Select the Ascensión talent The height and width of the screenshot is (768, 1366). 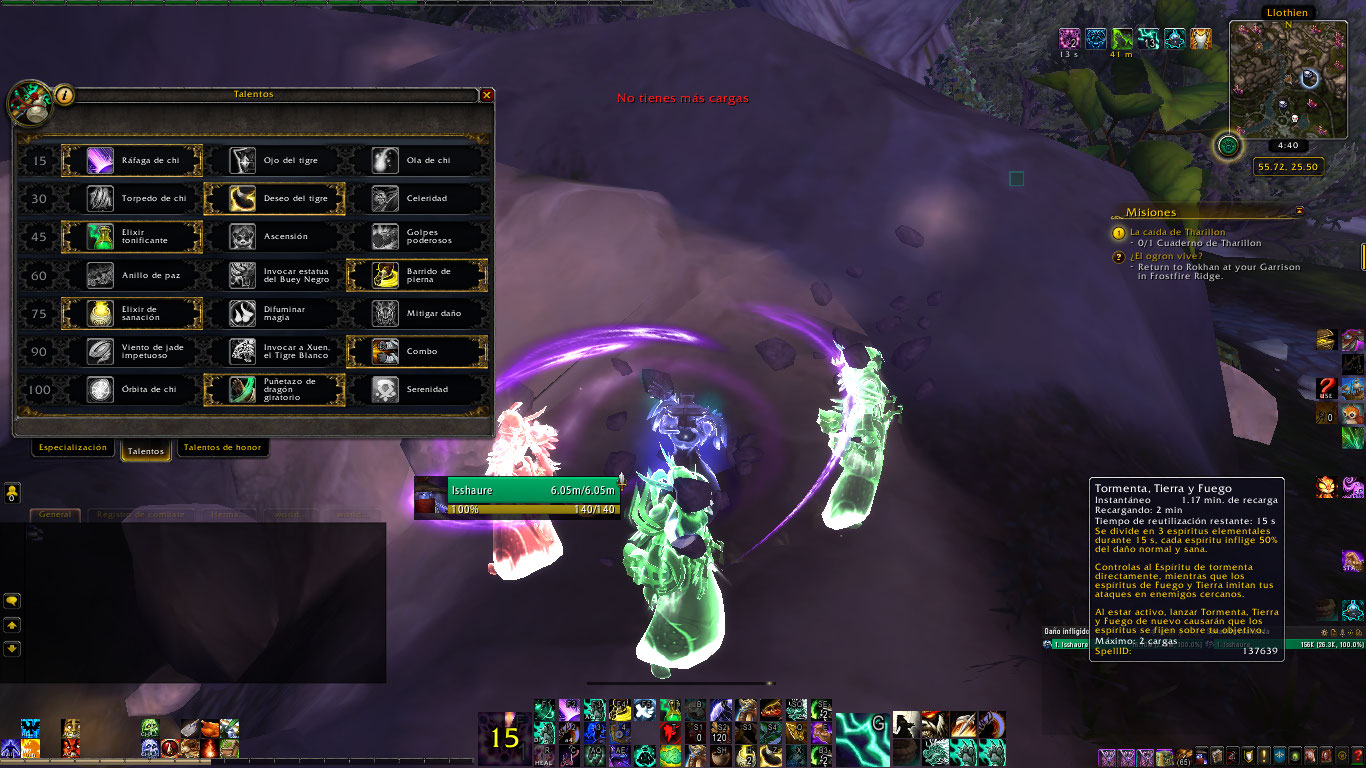(x=274, y=237)
